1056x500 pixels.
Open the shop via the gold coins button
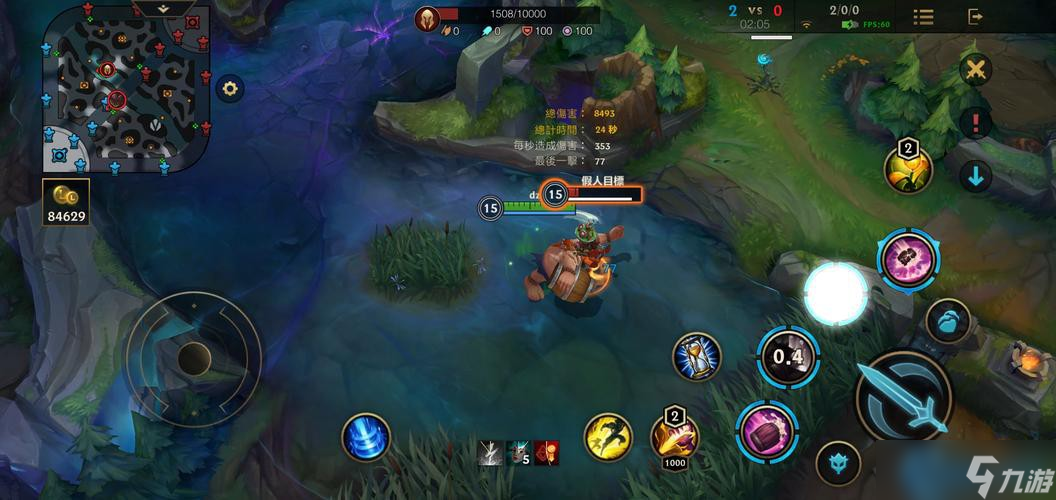tap(67, 201)
